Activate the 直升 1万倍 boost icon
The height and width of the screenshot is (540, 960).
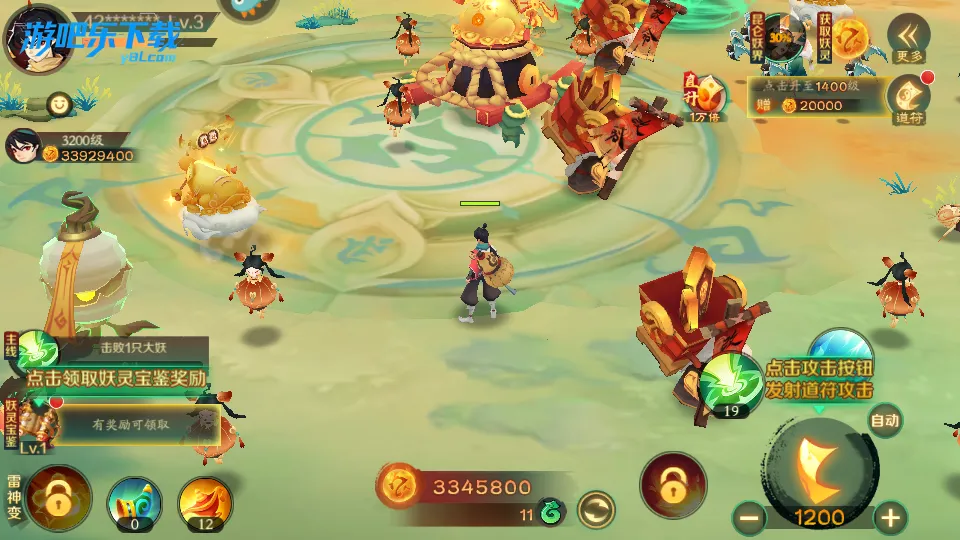coord(707,98)
